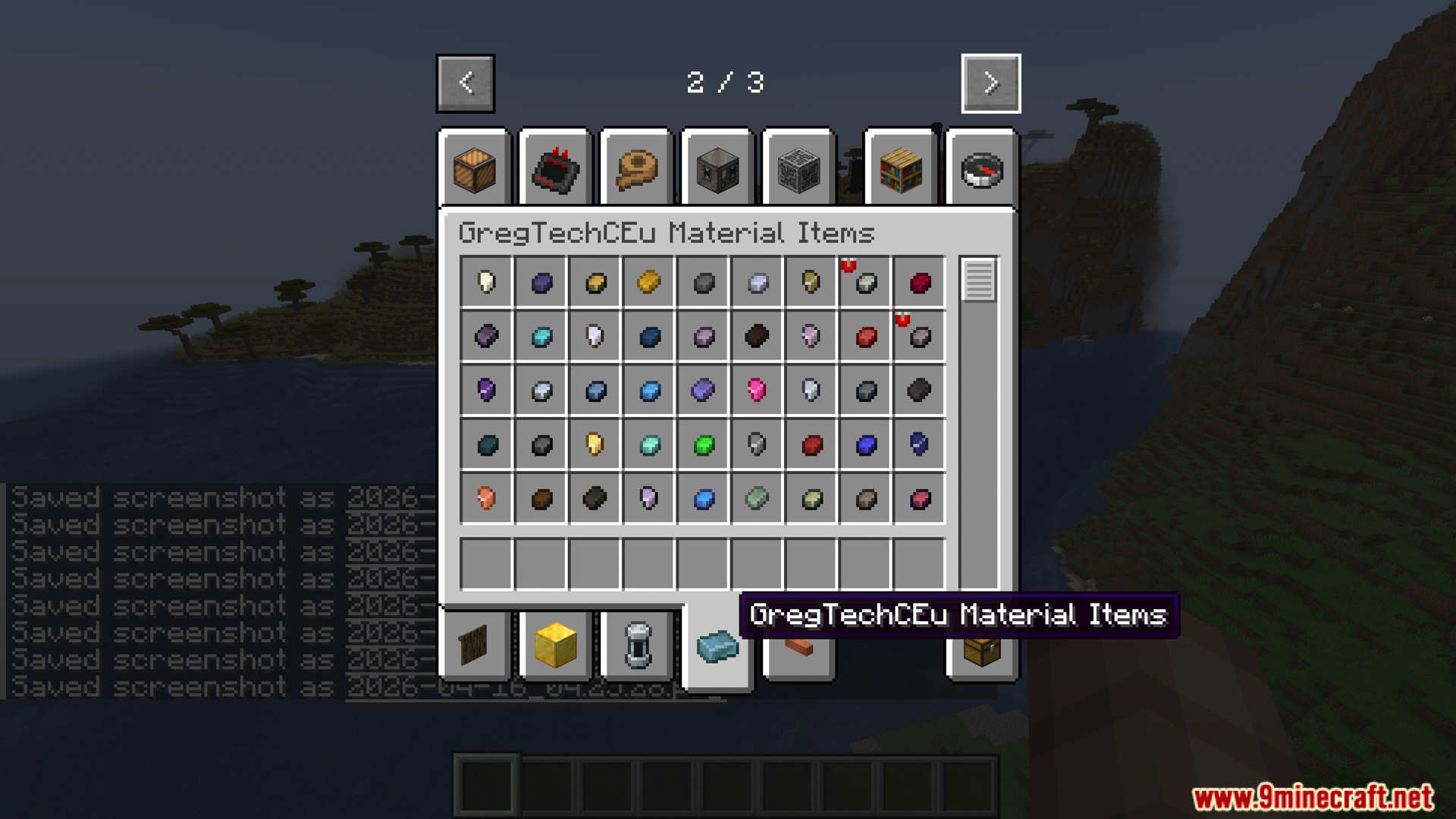Image resolution: width=1456 pixels, height=819 pixels.
Task: Pick the red ruby gem in the top row
Action: (x=918, y=281)
